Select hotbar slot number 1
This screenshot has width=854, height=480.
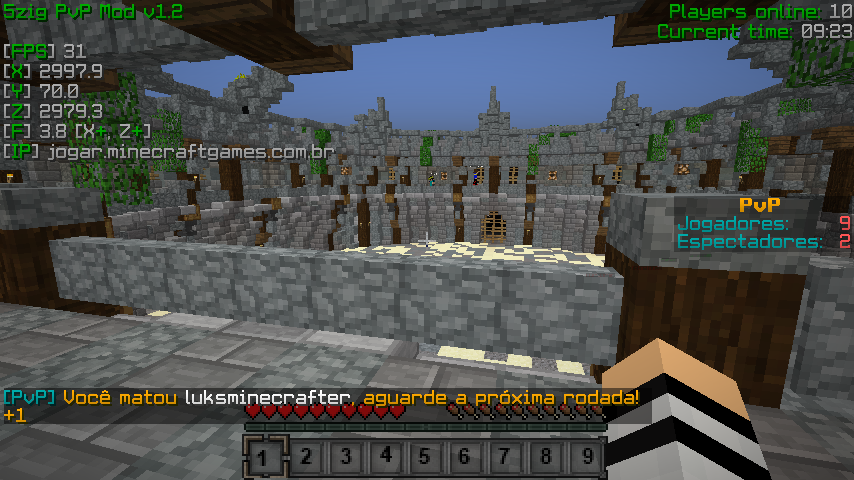pos(264,458)
